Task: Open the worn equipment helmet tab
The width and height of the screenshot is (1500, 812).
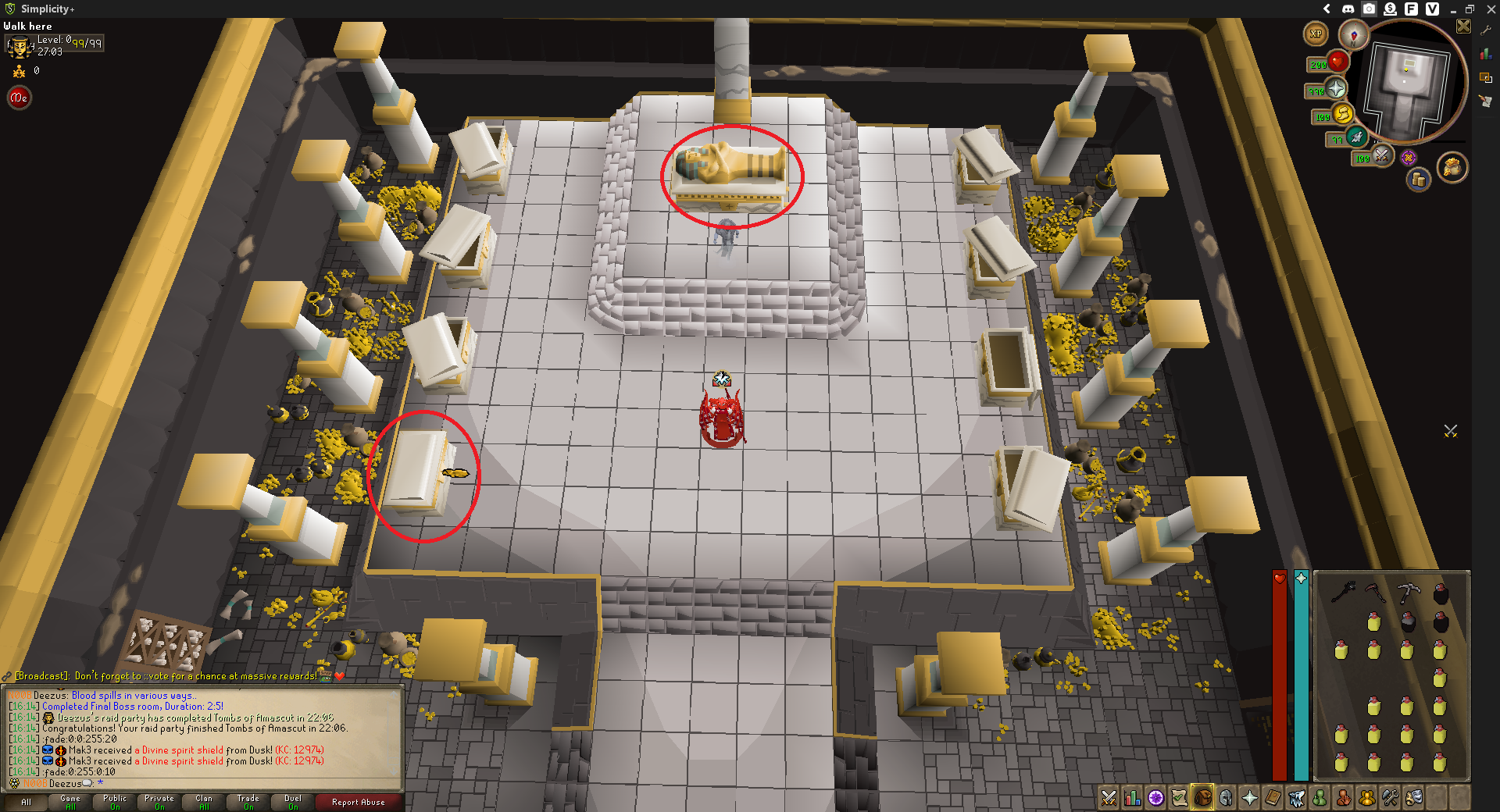Action: click(1225, 799)
